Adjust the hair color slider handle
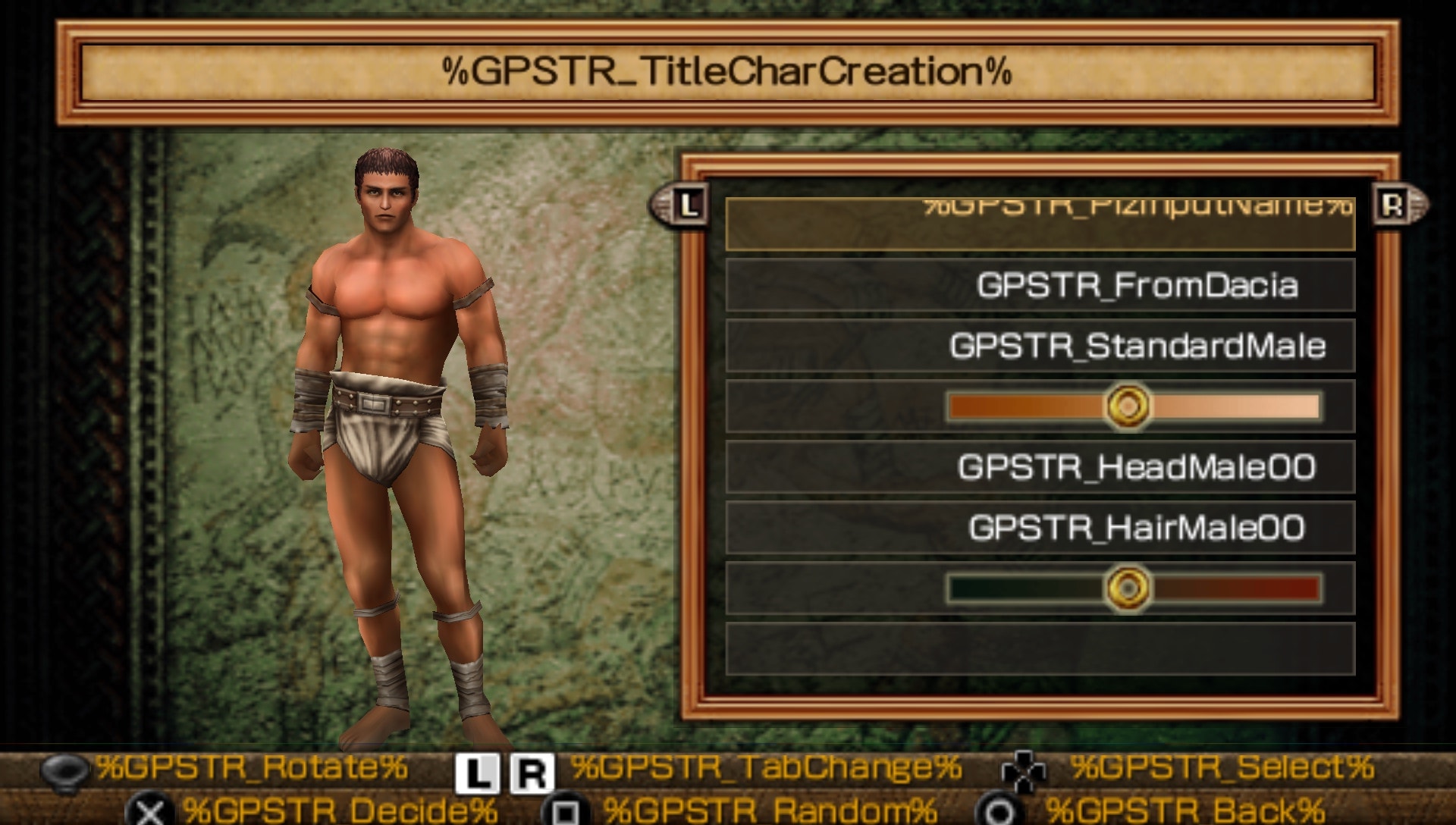This screenshot has height=825, width=1456. click(x=1130, y=589)
